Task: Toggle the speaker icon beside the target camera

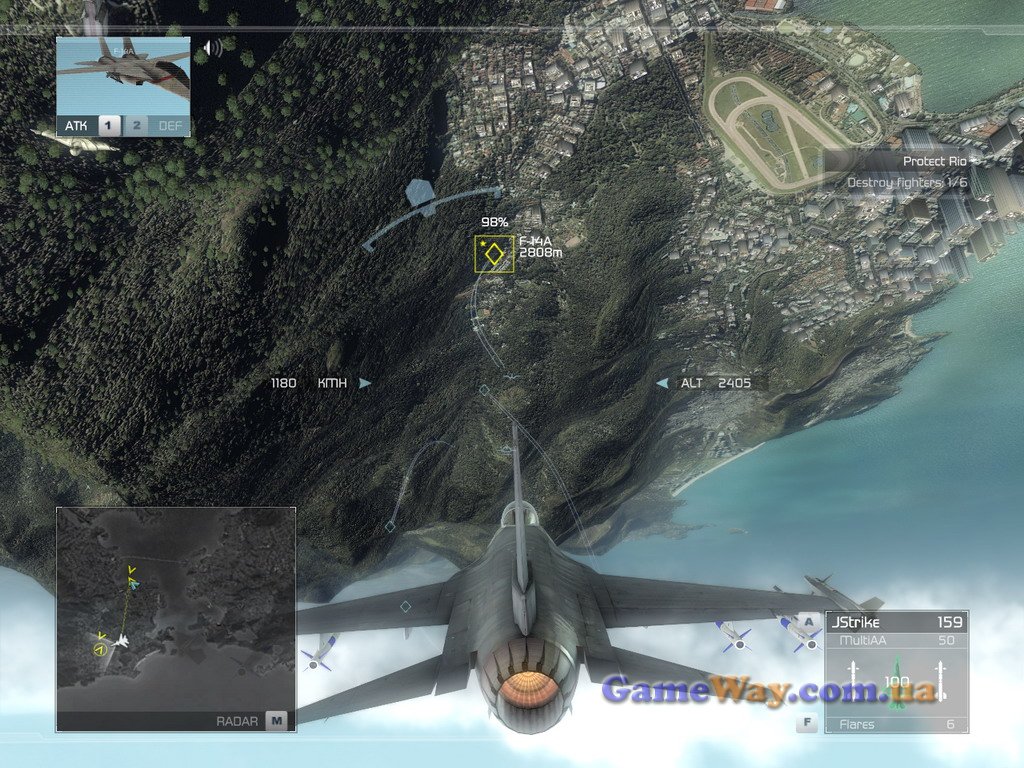Action: (x=212, y=48)
